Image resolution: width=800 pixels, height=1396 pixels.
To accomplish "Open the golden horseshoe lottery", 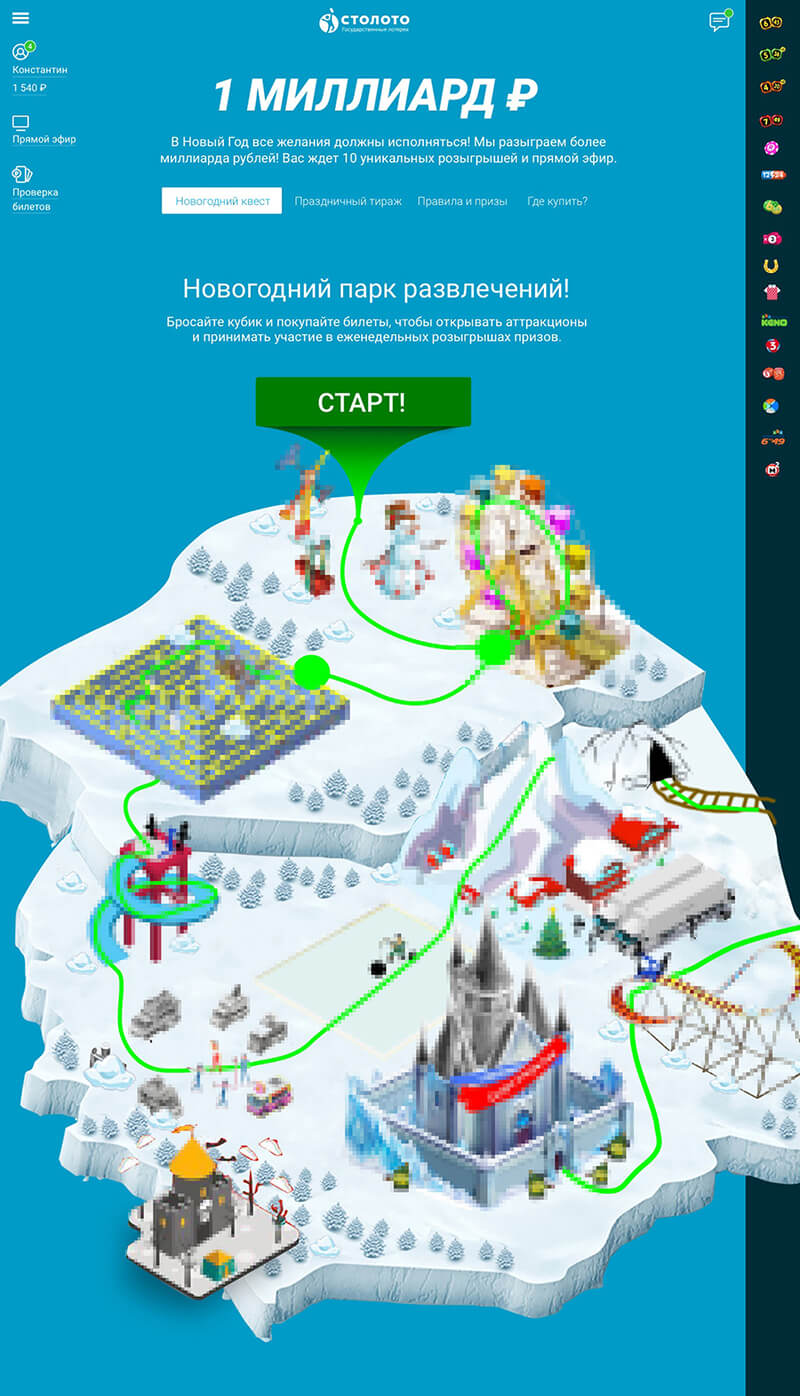I will tap(771, 266).
